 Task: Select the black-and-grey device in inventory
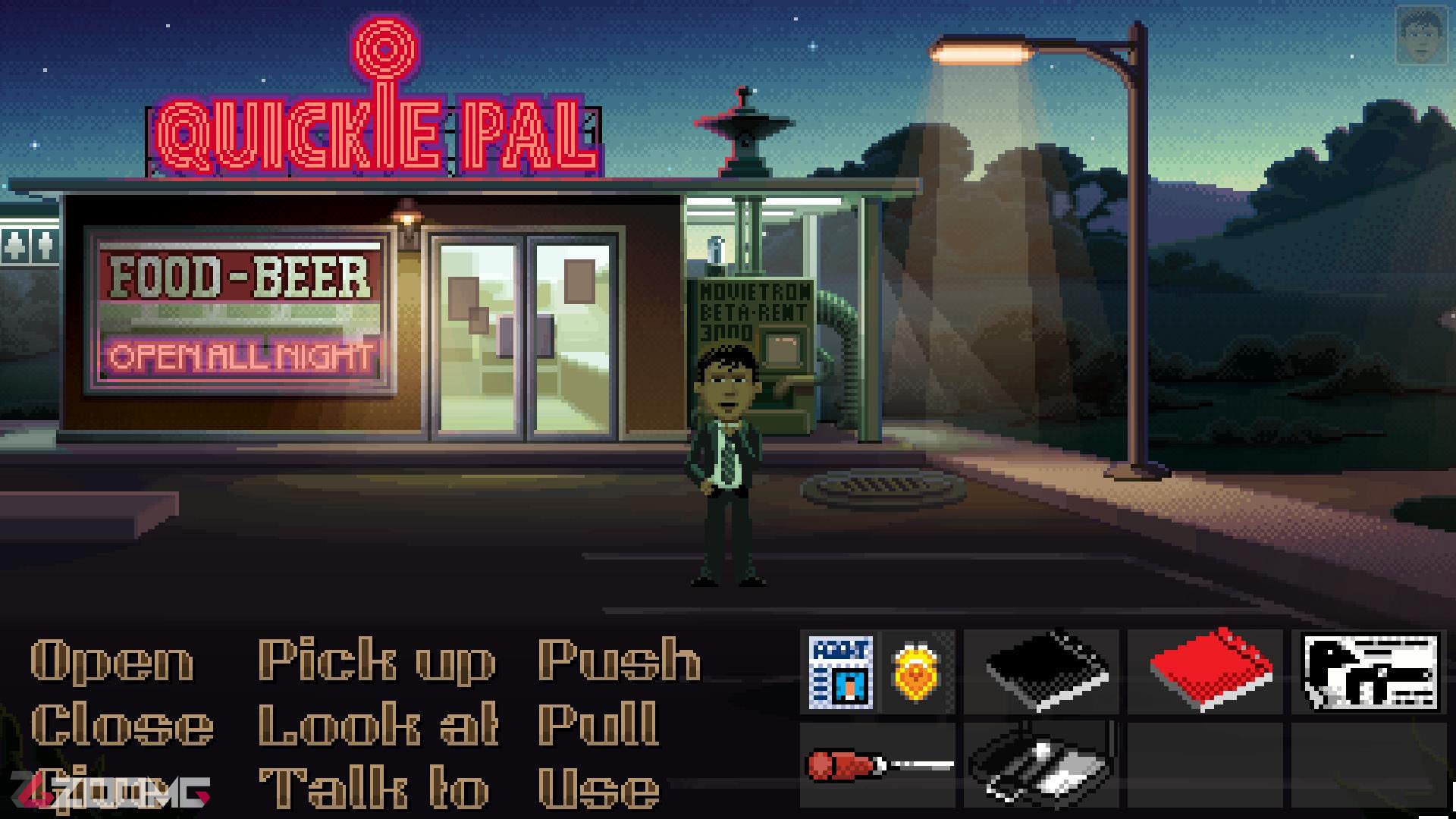click(x=1040, y=763)
